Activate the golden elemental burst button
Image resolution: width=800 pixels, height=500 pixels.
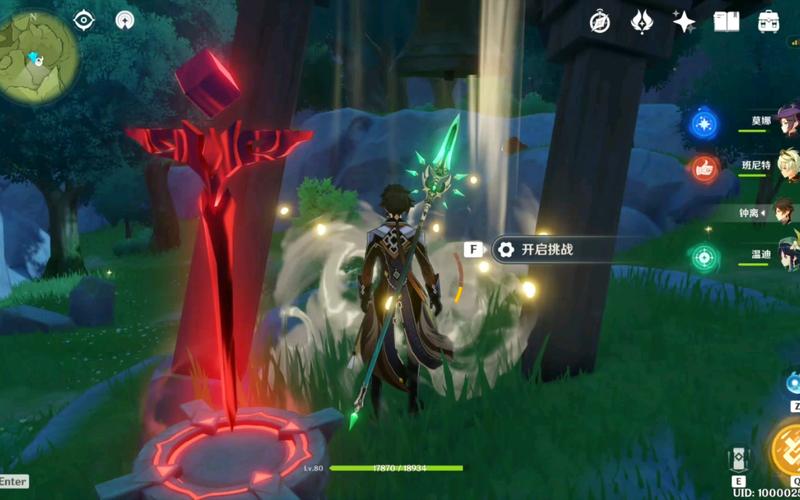(x=787, y=447)
